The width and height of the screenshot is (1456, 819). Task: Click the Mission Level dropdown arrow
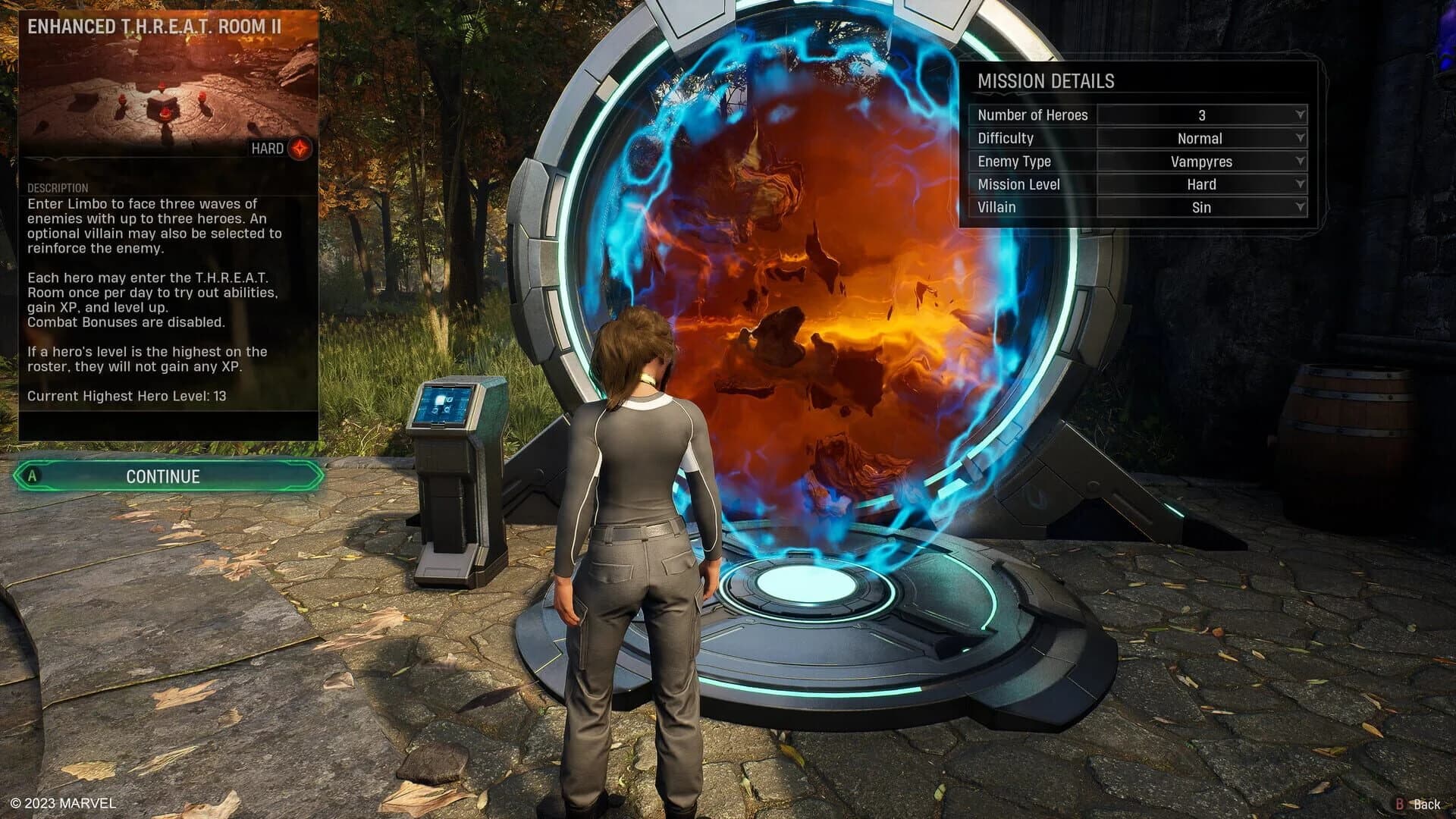1300,184
